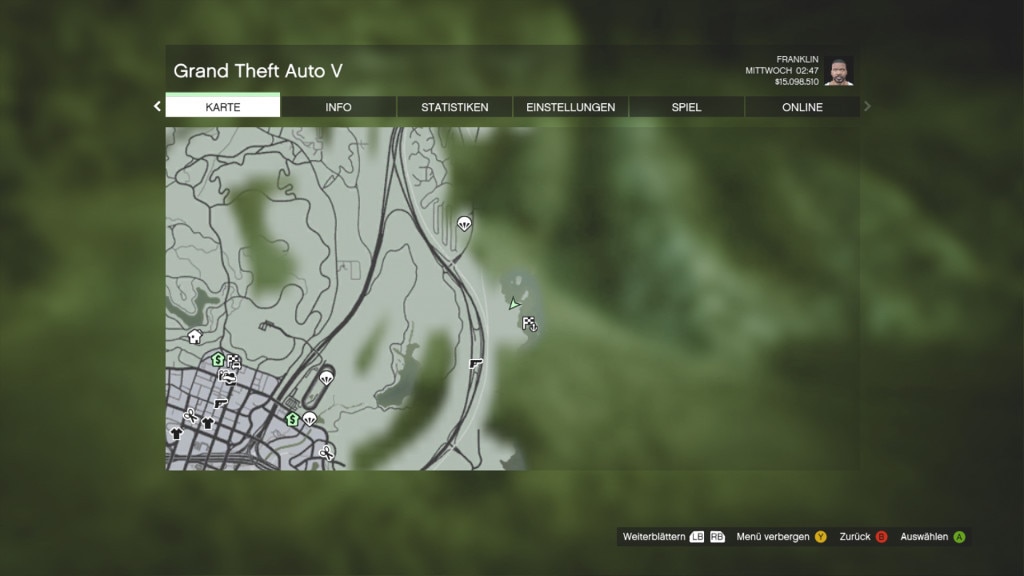Select the gun shop marker beside the eastern highway

[x=476, y=364]
